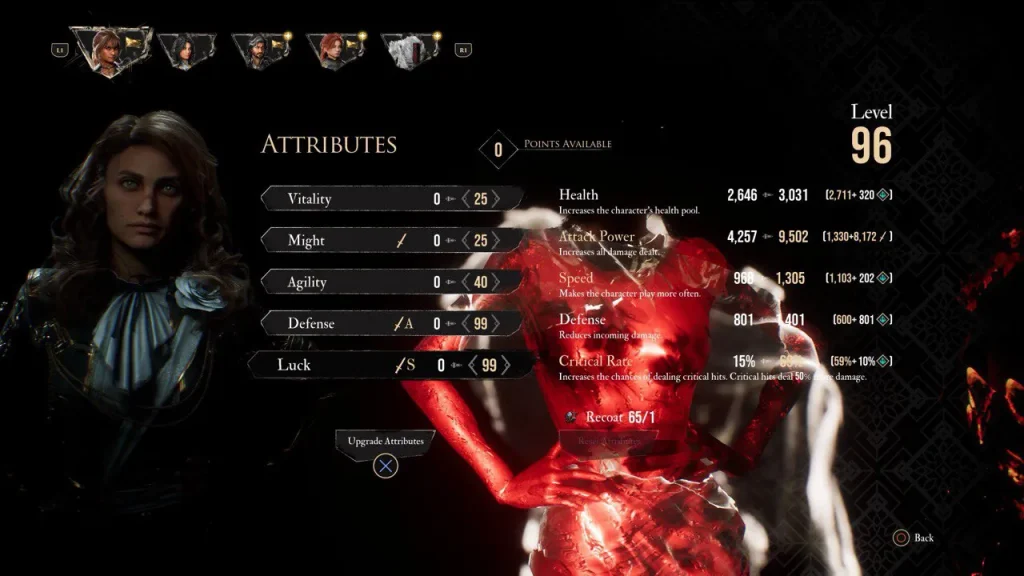Switch to the white furry character's tab

coord(407,50)
